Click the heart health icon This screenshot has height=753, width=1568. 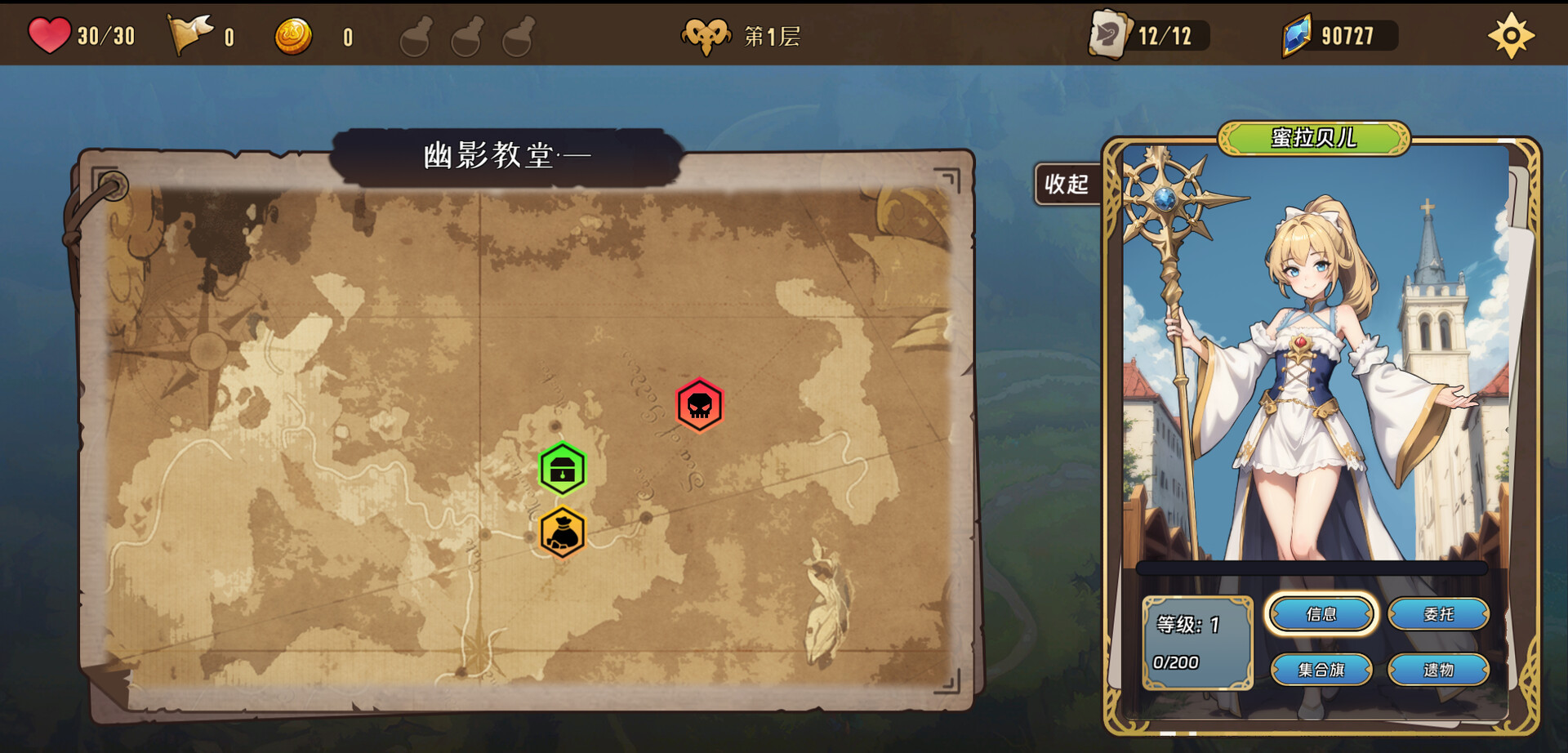(49, 34)
